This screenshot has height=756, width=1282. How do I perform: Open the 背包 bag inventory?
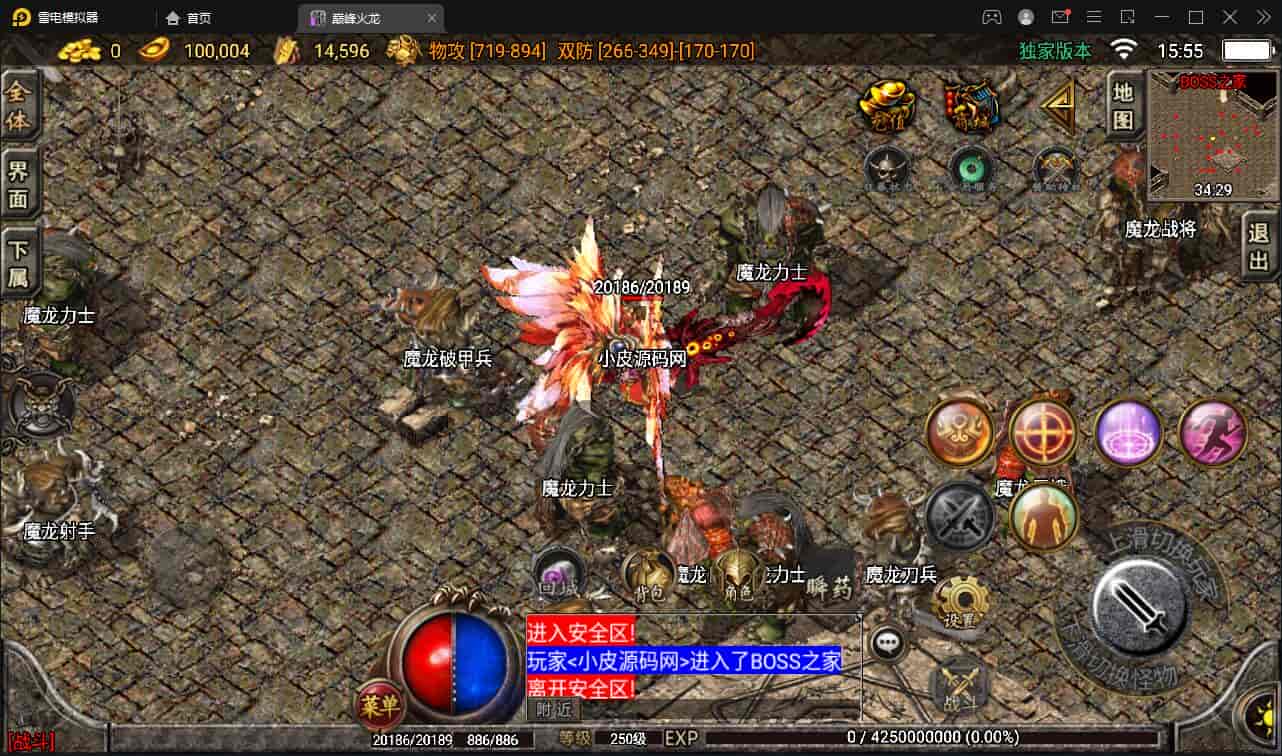click(649, 576)
